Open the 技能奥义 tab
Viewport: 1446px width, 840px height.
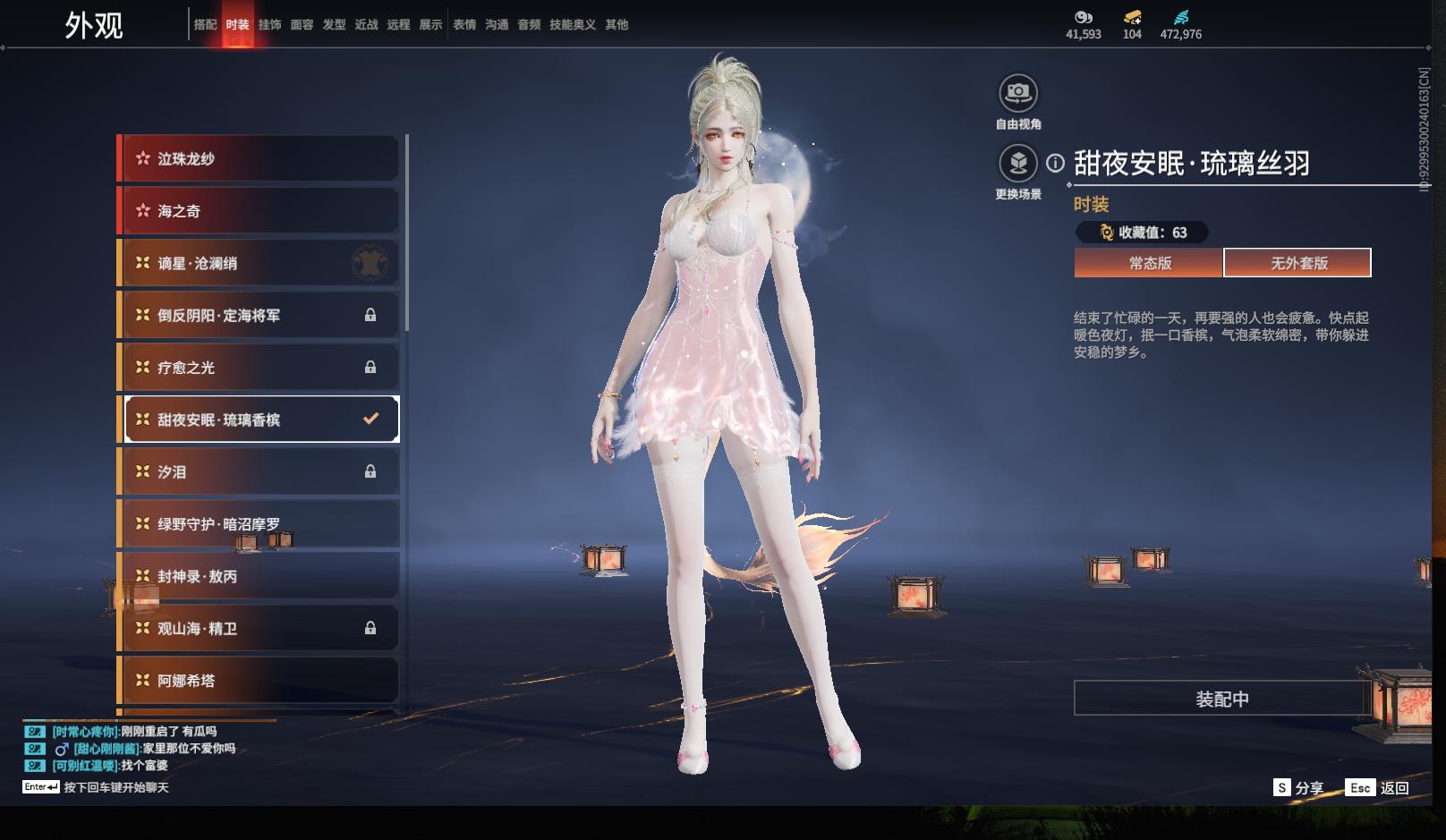click(x=572, y=25)
